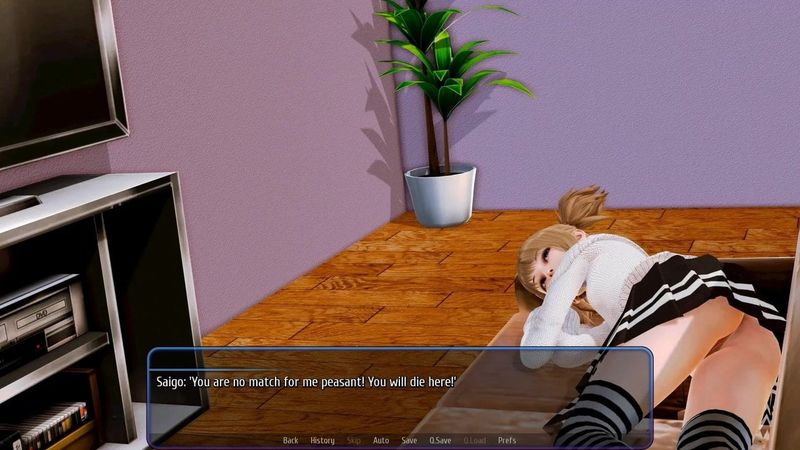Screen dimensions: 800x450
Task: Open the Prefs settings menu
Action: click(507, 440)
